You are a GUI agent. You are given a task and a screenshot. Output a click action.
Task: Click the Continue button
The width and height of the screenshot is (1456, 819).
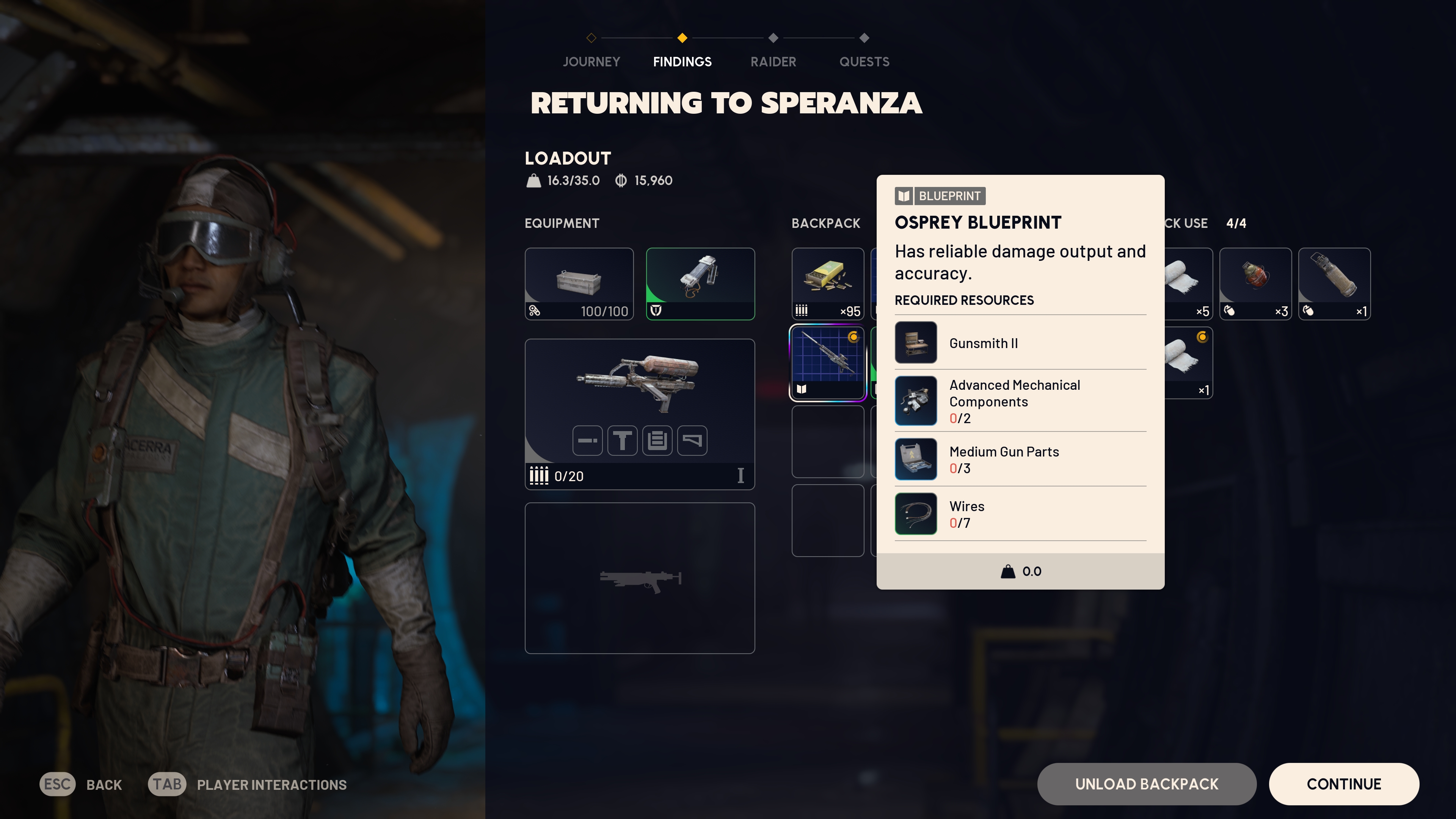click(1343, 784)
